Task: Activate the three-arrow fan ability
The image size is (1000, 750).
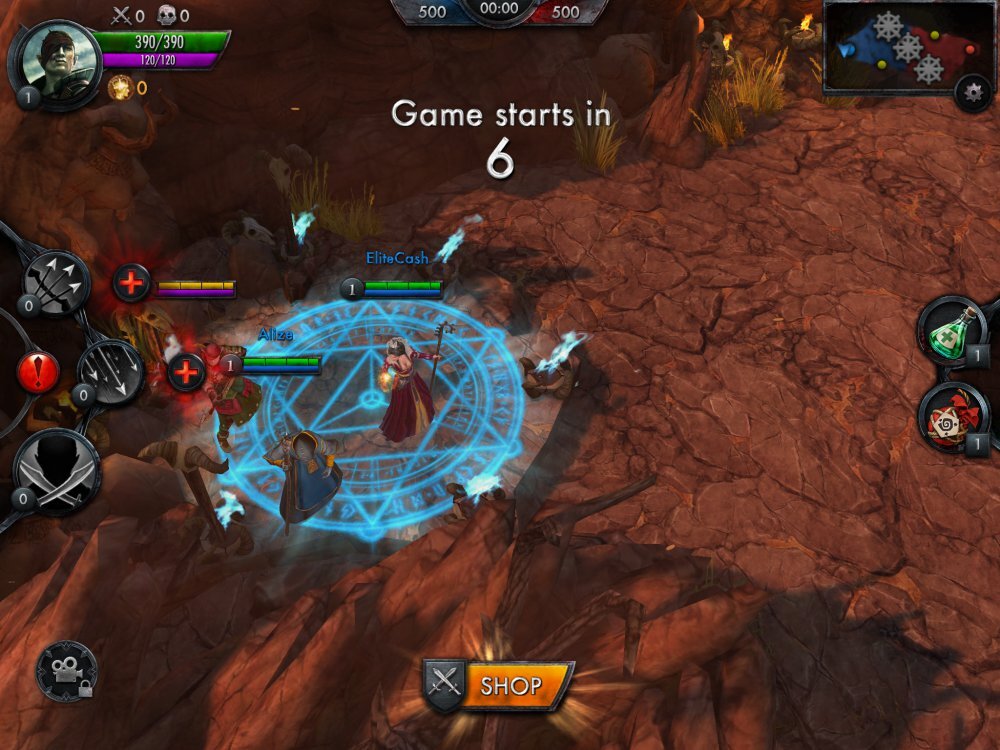Action: (57, 282)
